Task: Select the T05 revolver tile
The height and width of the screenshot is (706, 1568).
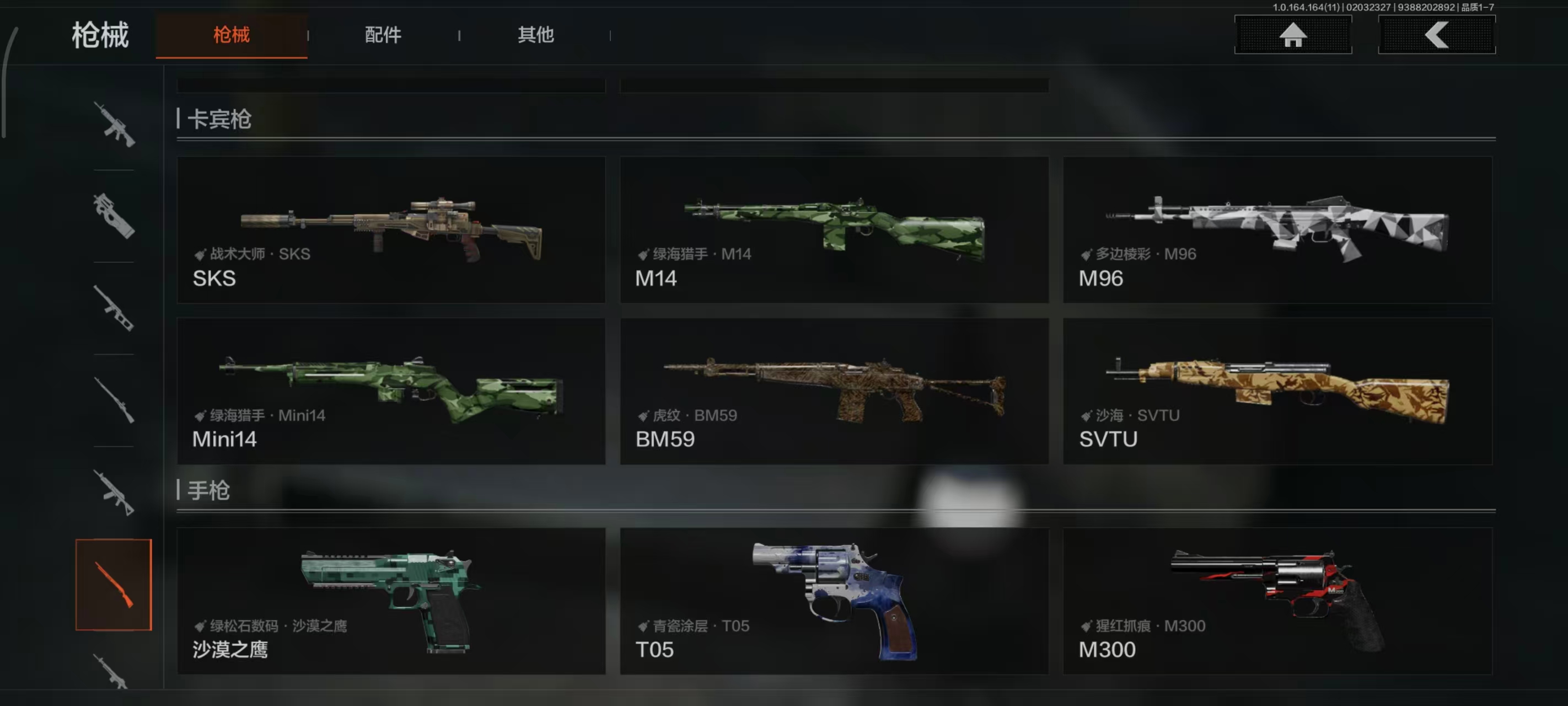Action: 834,601
